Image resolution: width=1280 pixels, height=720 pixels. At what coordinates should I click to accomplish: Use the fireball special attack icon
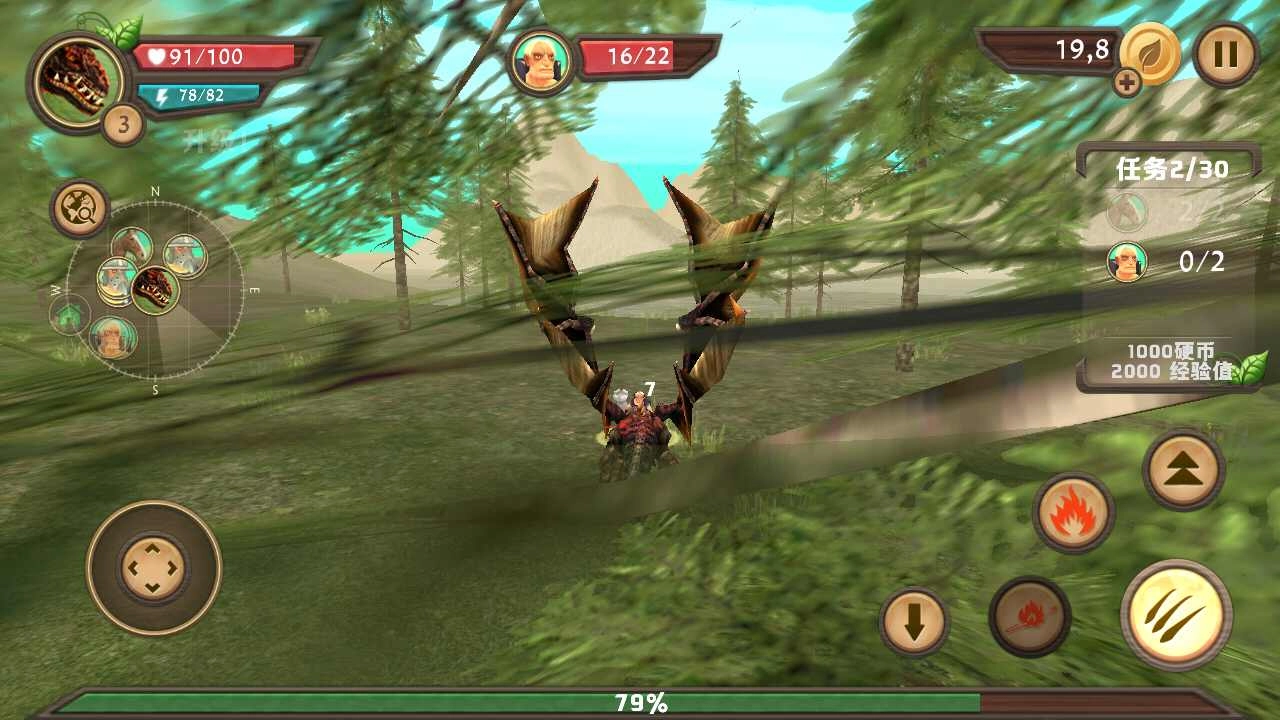[x=1029, y=618]
